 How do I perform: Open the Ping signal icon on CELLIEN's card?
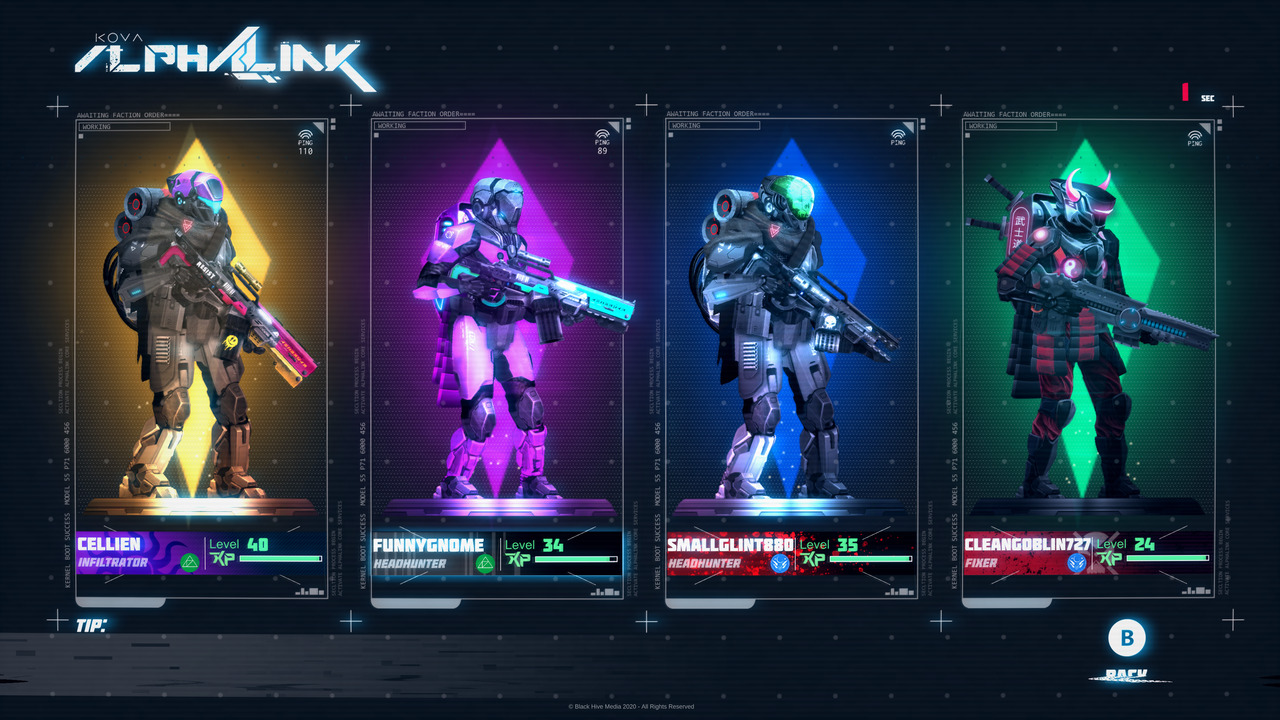click(307, 132)
